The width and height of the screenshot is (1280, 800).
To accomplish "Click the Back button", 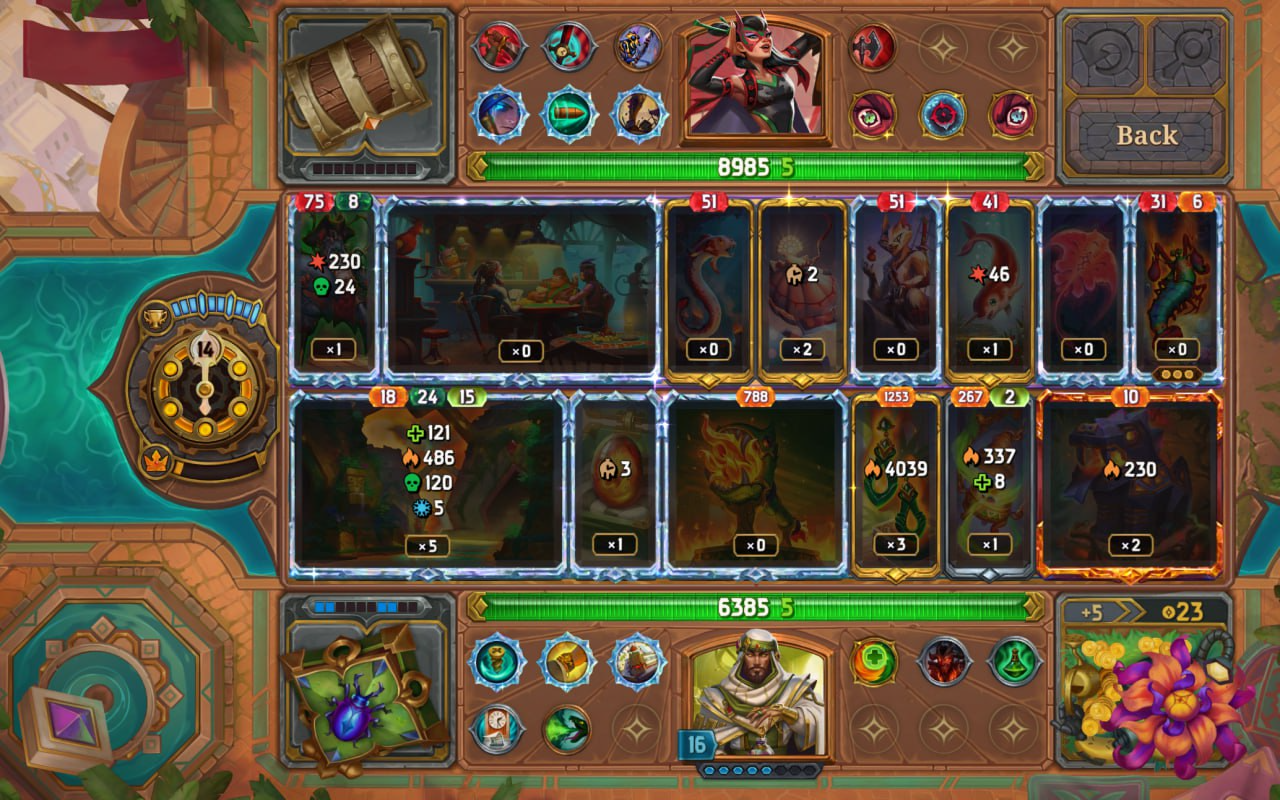I will (1146, 136).
